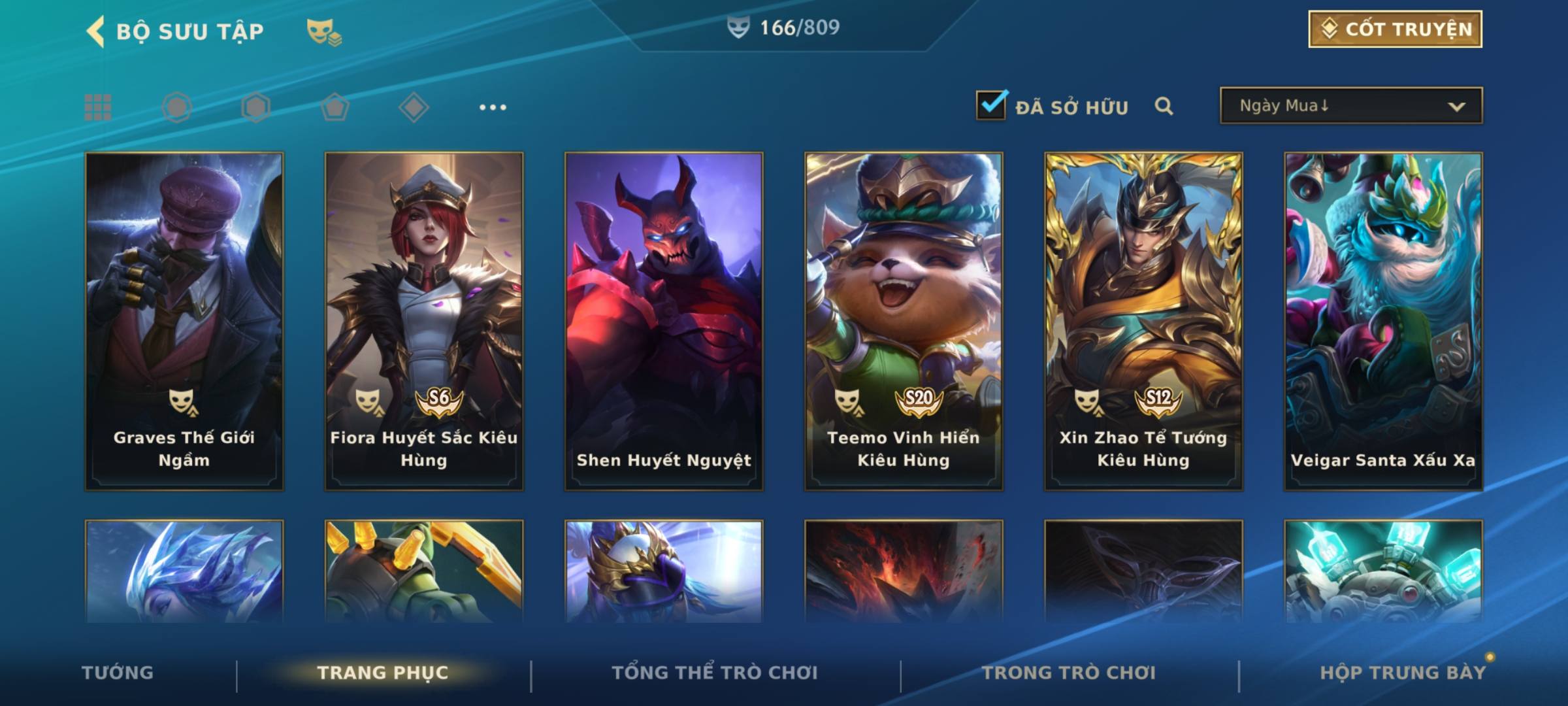Switch to the Trang Phục tab

tap(383, 673)
